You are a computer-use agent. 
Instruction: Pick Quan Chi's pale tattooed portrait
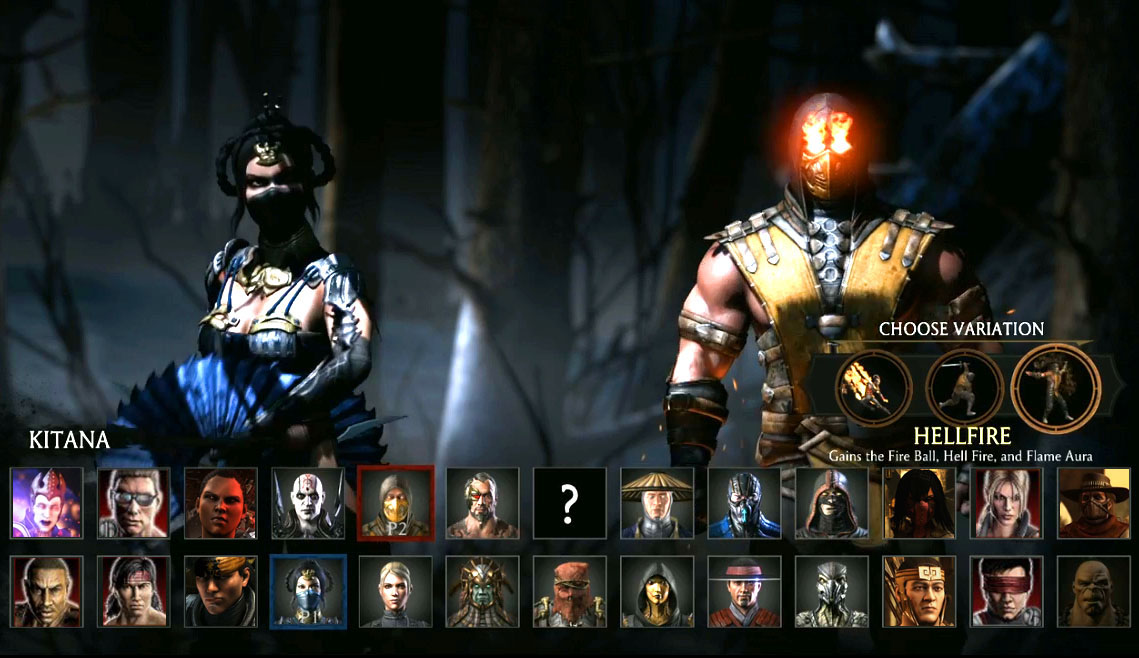tap(308, 502)
